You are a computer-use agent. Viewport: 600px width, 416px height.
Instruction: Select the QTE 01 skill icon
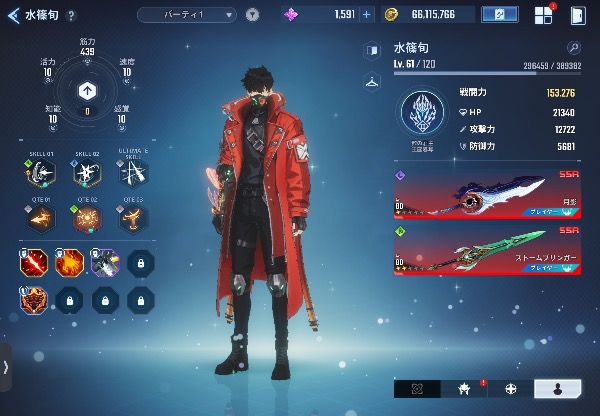pyautogui.click(x=42, y=218)
